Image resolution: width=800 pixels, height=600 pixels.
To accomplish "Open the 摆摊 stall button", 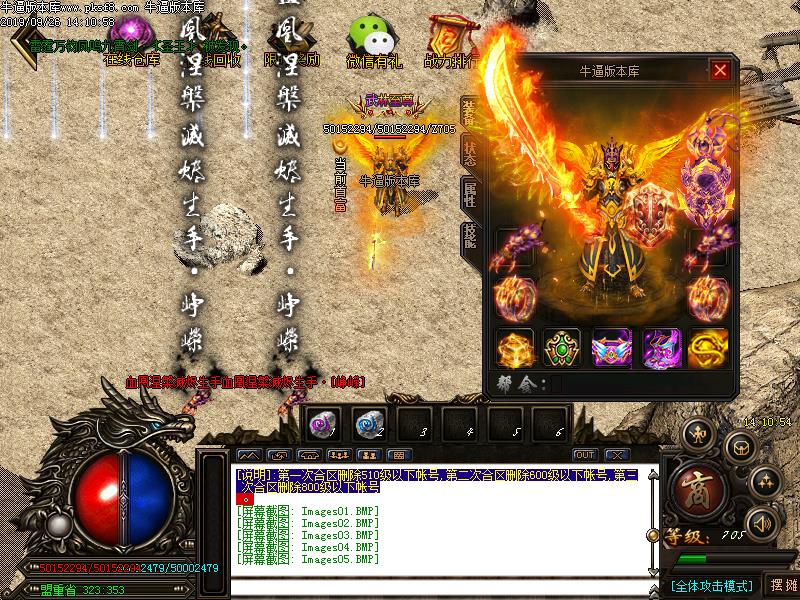I will 781,585.
